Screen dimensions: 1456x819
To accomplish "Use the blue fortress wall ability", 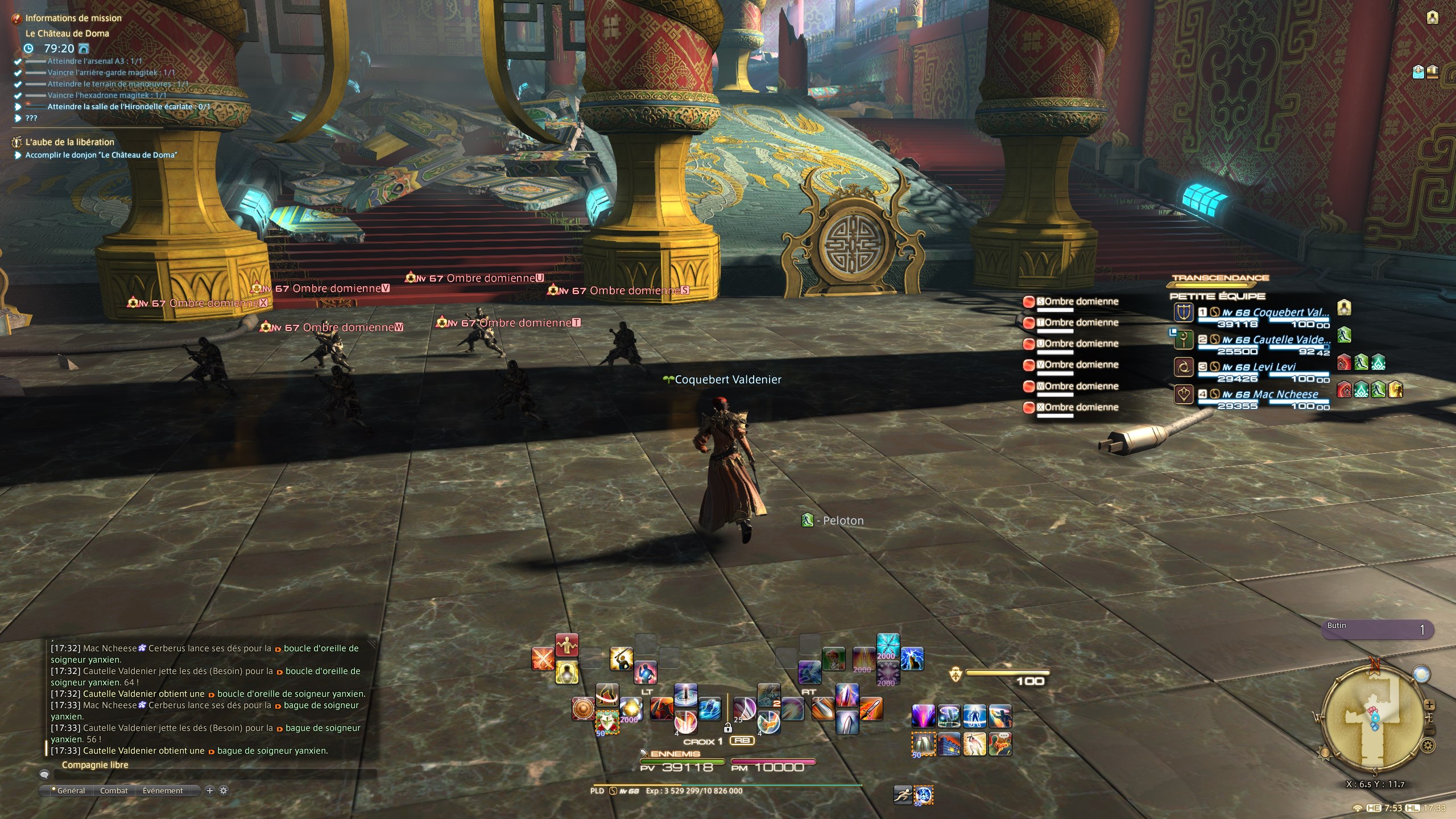I will tap(949, 744).
